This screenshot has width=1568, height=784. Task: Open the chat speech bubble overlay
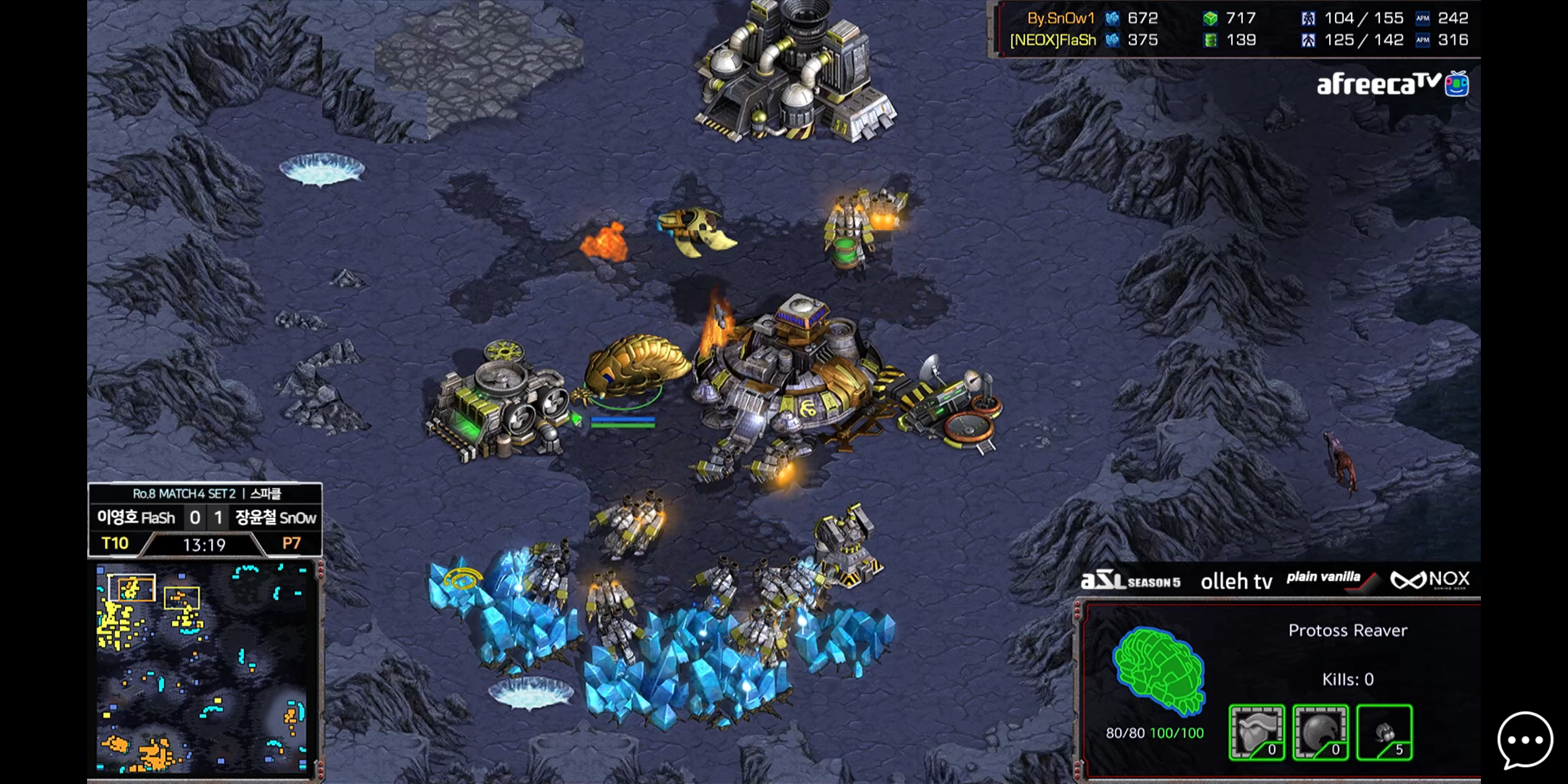1524,740
